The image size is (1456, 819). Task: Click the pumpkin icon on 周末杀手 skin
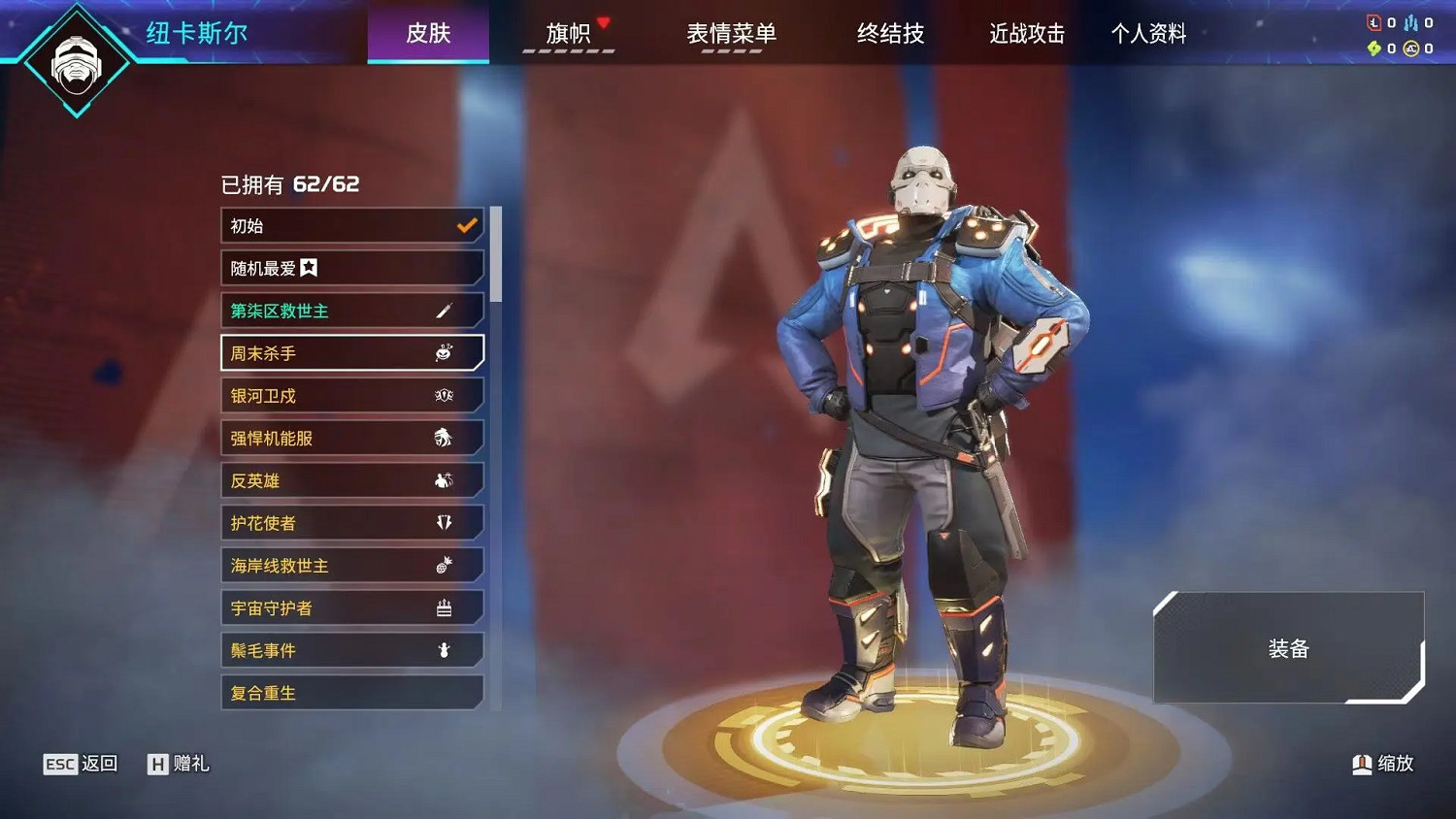[445, 353]
